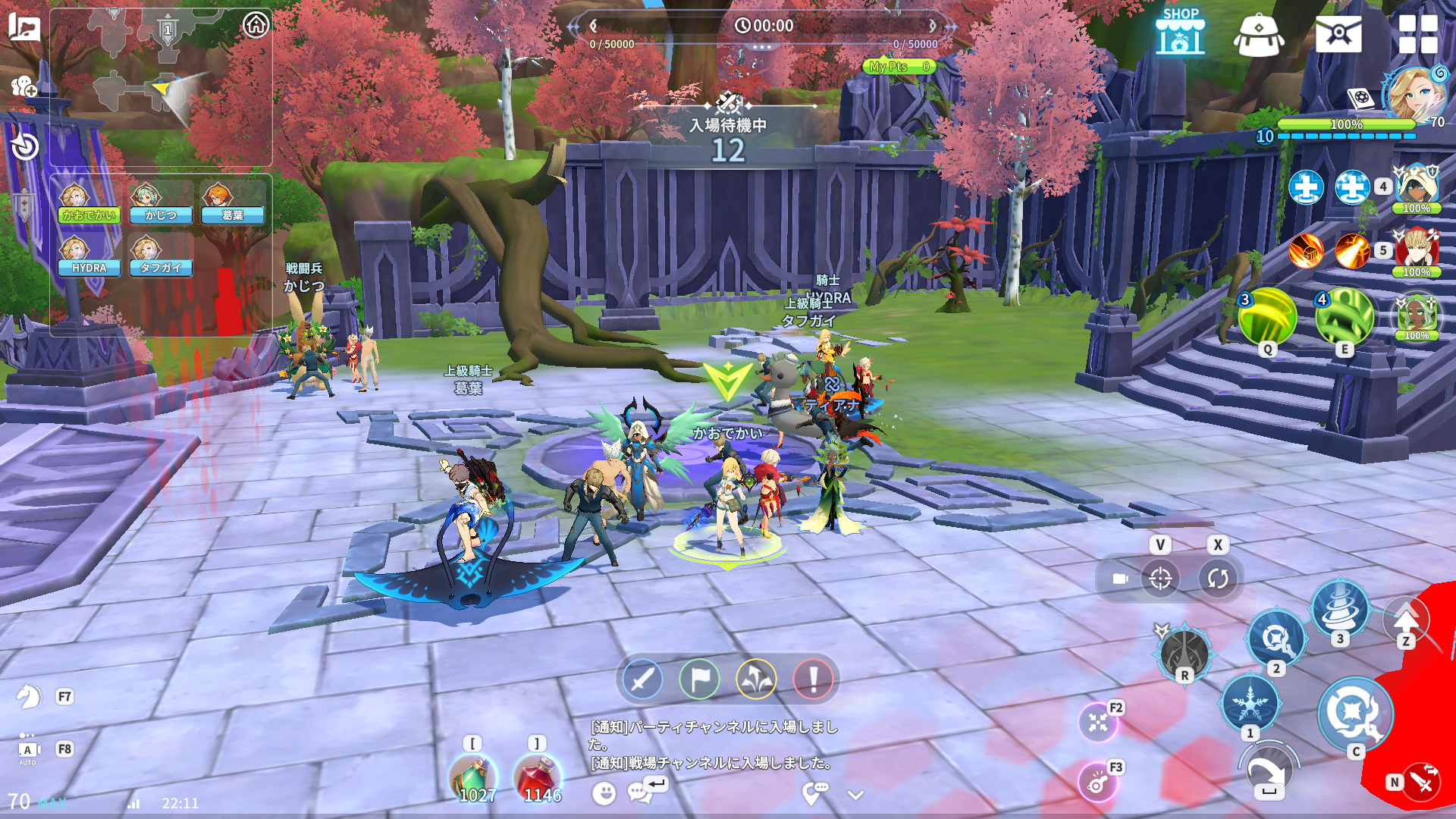Click the camera rotate refresh button
1456x819 pixels.
(1218, 579)
